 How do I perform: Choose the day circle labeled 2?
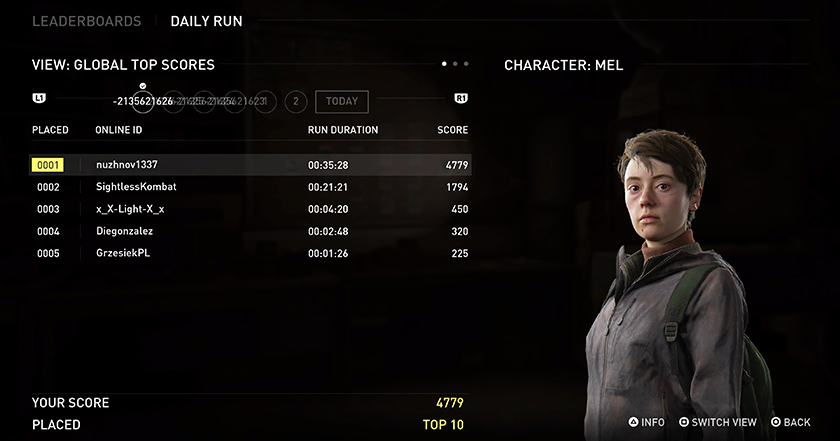[295, 101]
